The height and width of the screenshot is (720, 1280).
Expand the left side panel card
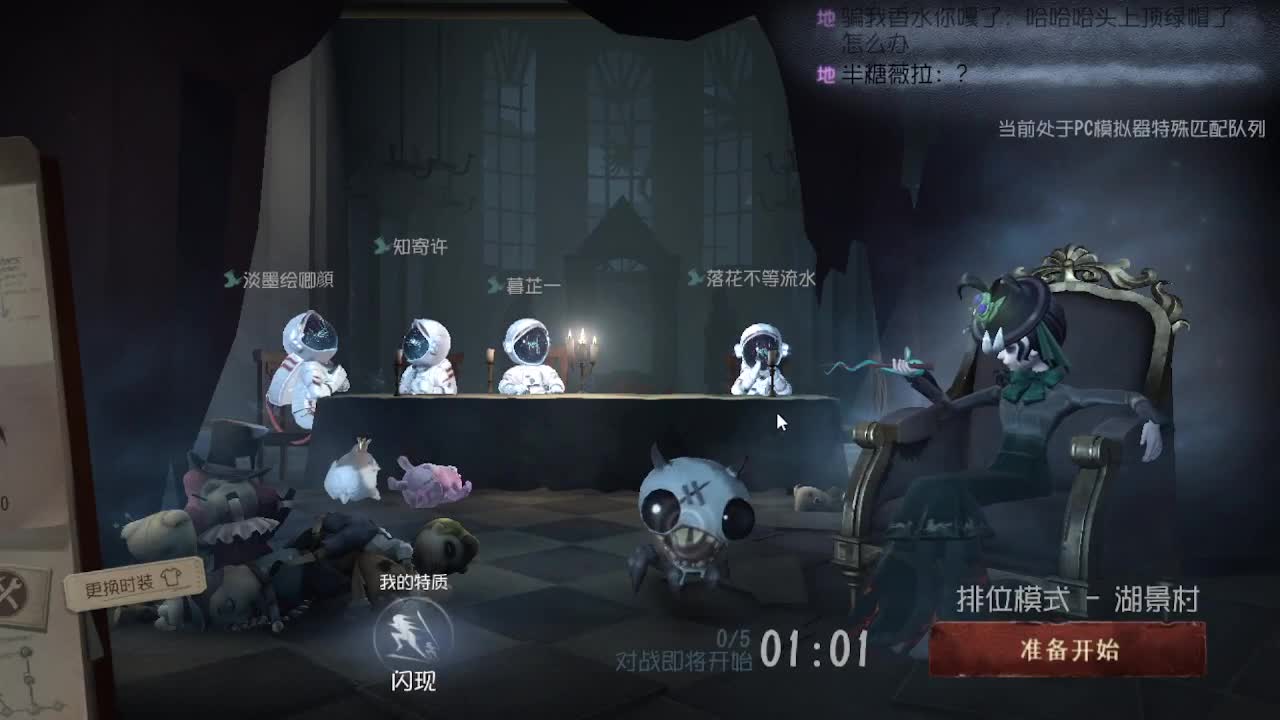(x=20, y=400)
